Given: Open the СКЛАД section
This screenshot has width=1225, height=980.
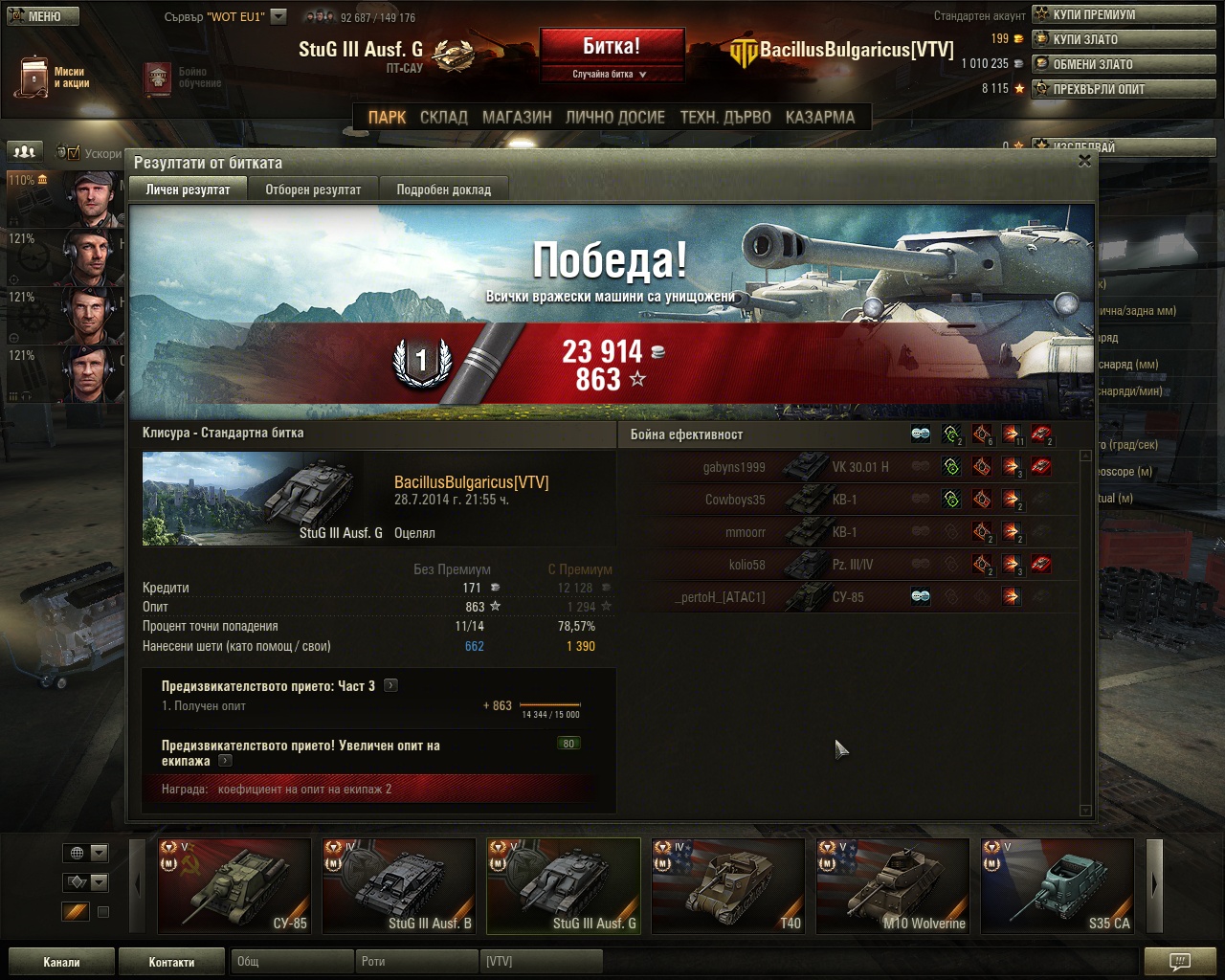Looking at the screenshot, I should pos(444,117).
